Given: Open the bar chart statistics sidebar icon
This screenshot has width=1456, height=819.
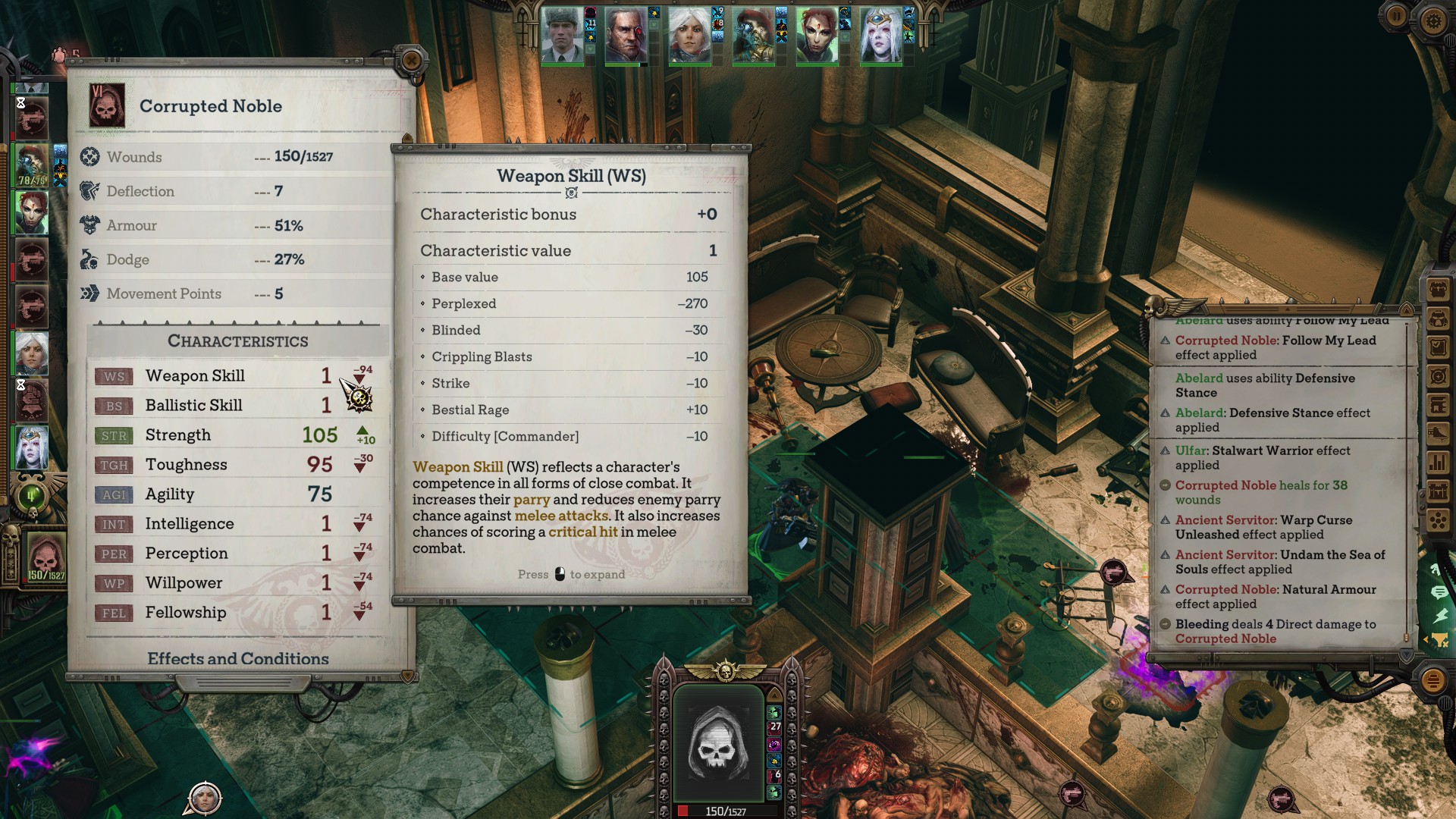Looking at the screenshot, I should (x=1438, y=462).
